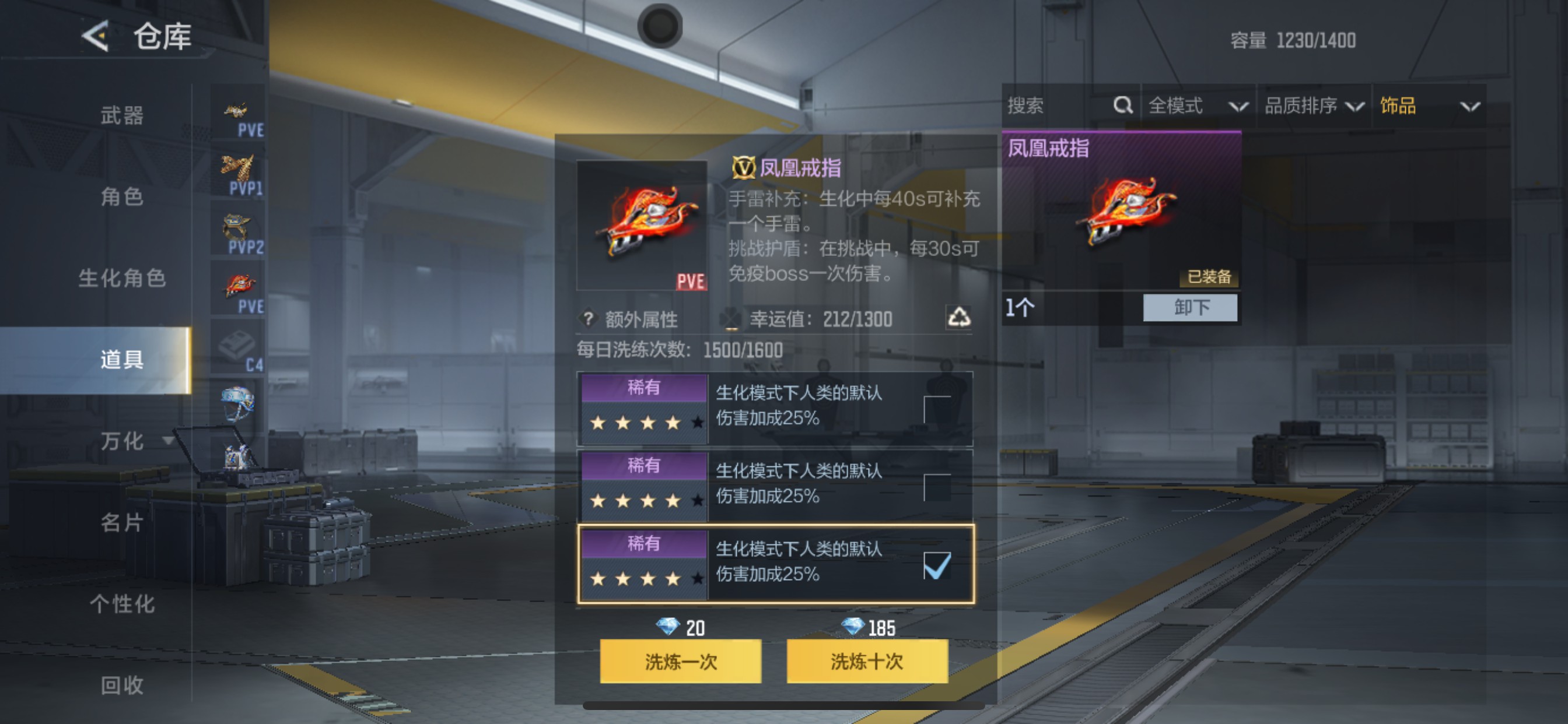The width and height of the screenshot is (1568, 724).
Task: Select the phoenix ring PVE icon
Action: pos(238,286)
